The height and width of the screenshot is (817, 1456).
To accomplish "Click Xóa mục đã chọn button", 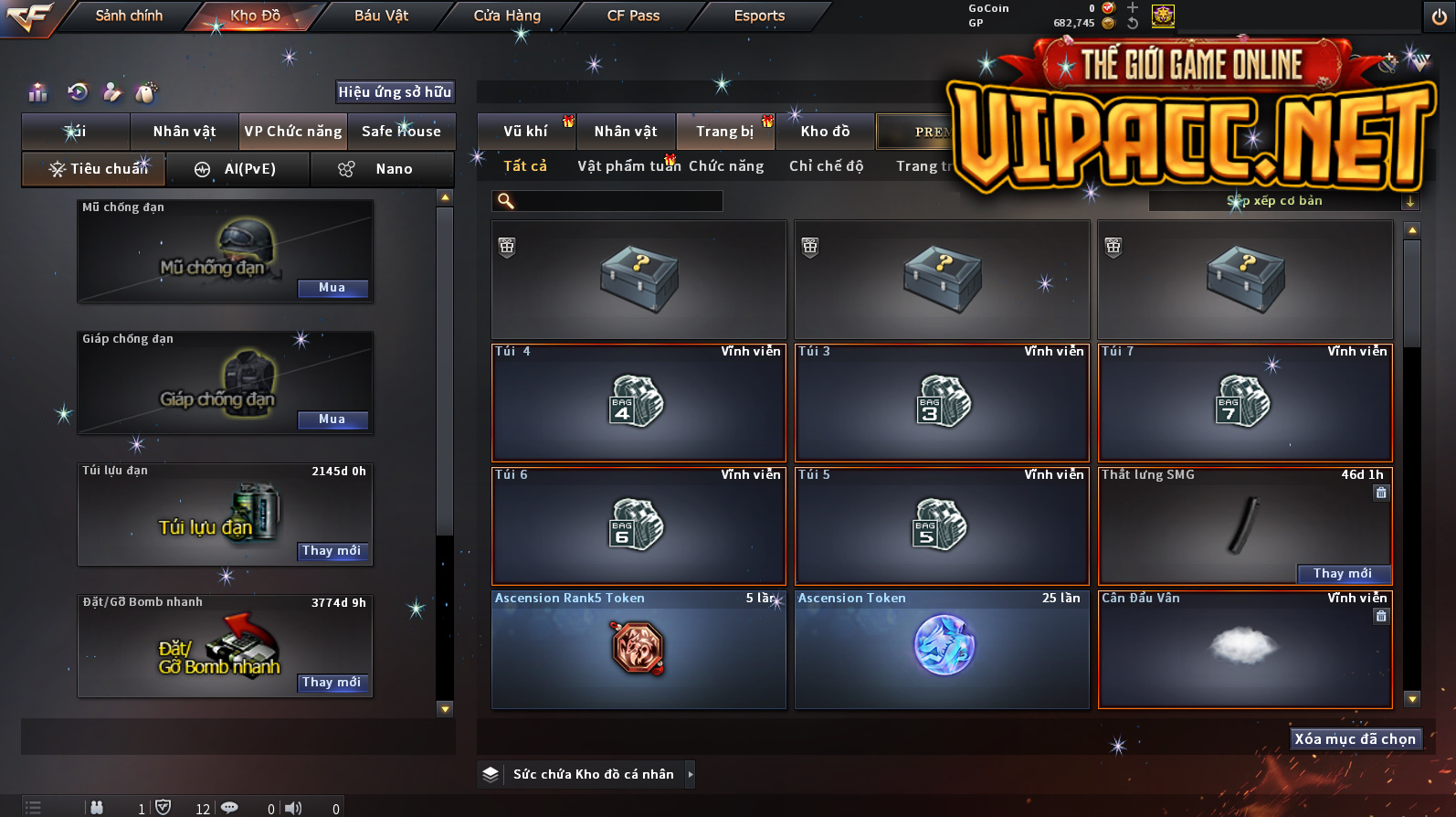I will (1355, 739).
